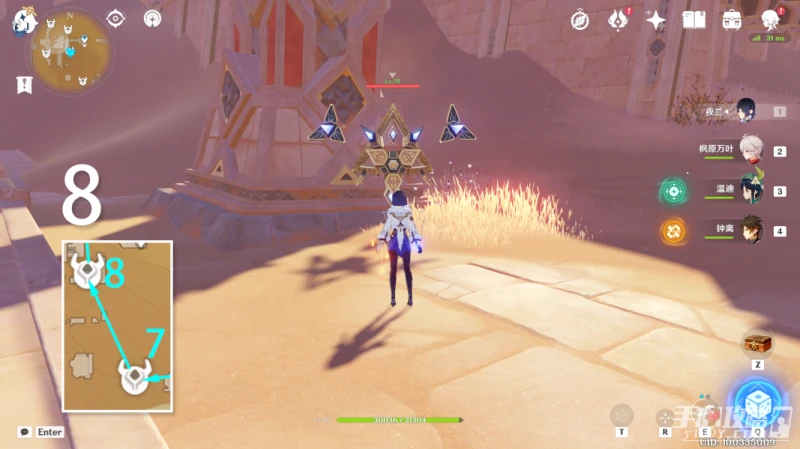
Task: Open the open-book icon
Action: click(693, 19)
